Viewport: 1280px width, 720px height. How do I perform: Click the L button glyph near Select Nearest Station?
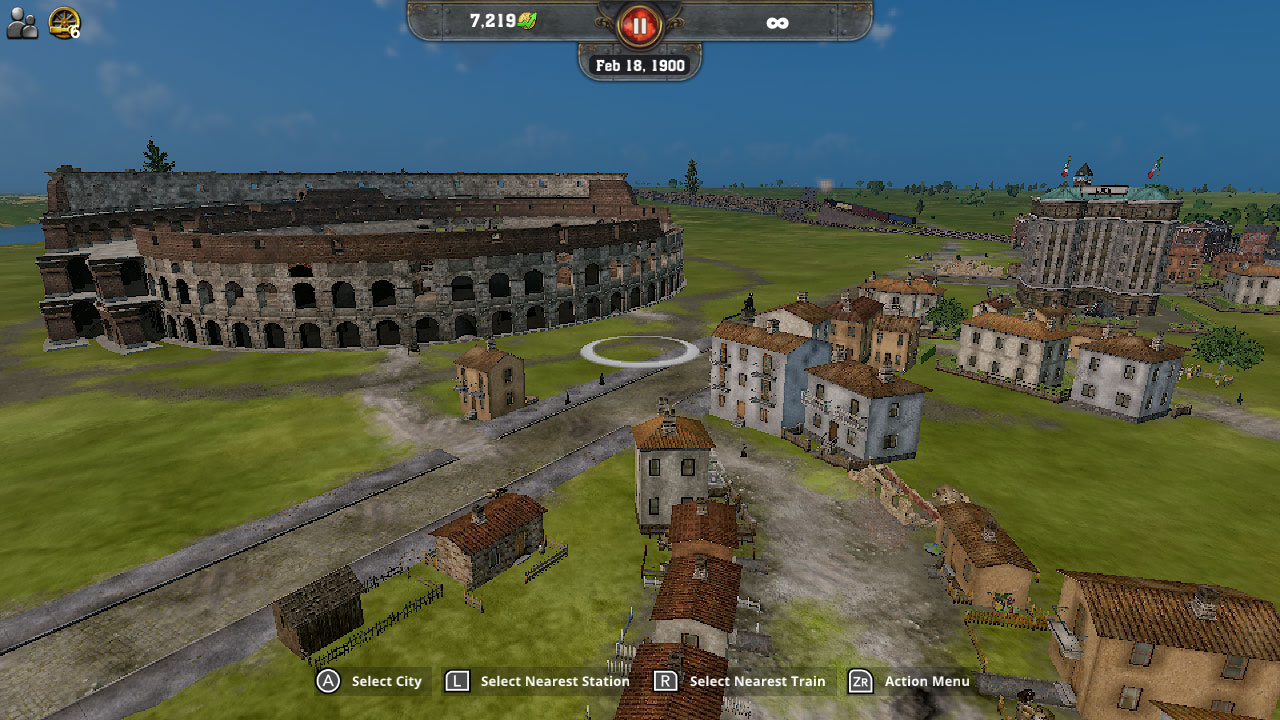tap(456, 681)
